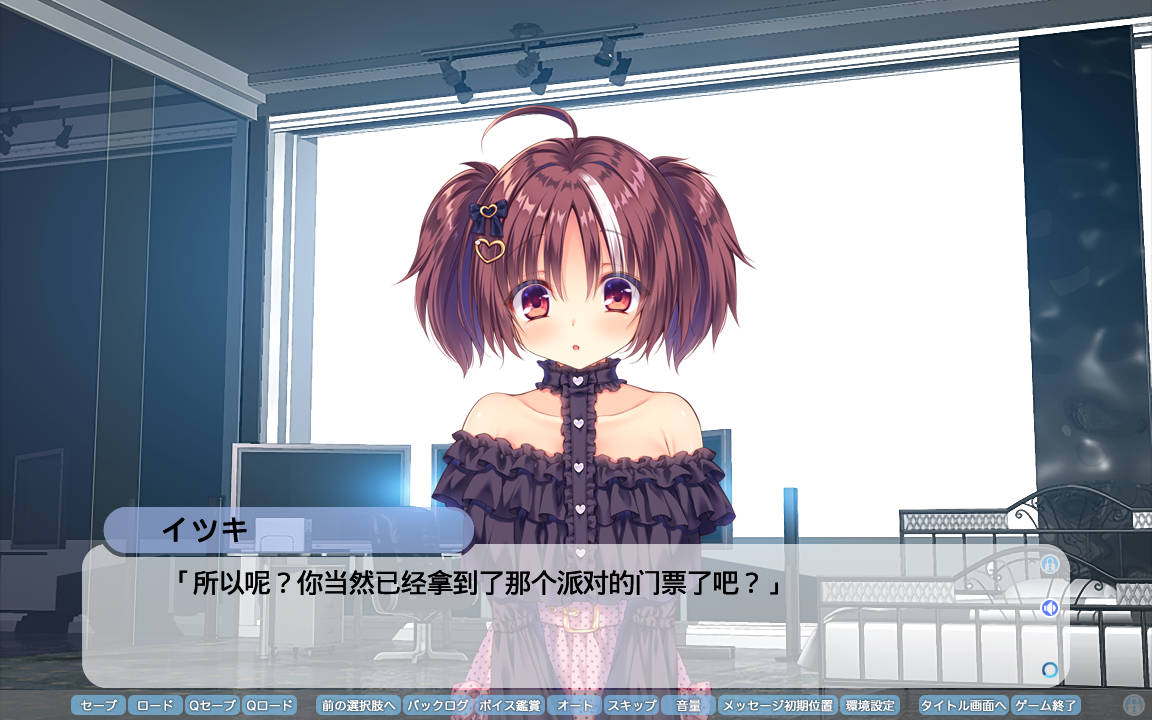This screenshot has width=1152, height=720.
Task: Reset message window position (メッセージ初期位置)
Action: click(x=777, y=705)
